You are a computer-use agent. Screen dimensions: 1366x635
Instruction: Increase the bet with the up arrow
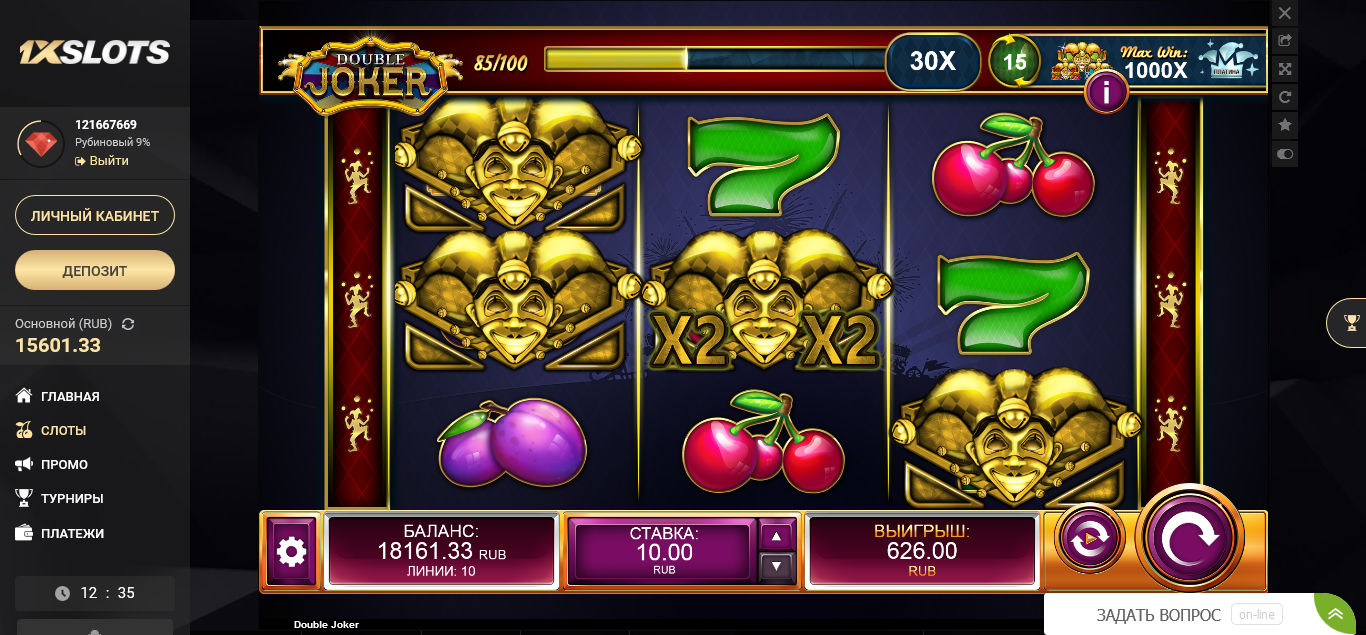coord(777,536)
